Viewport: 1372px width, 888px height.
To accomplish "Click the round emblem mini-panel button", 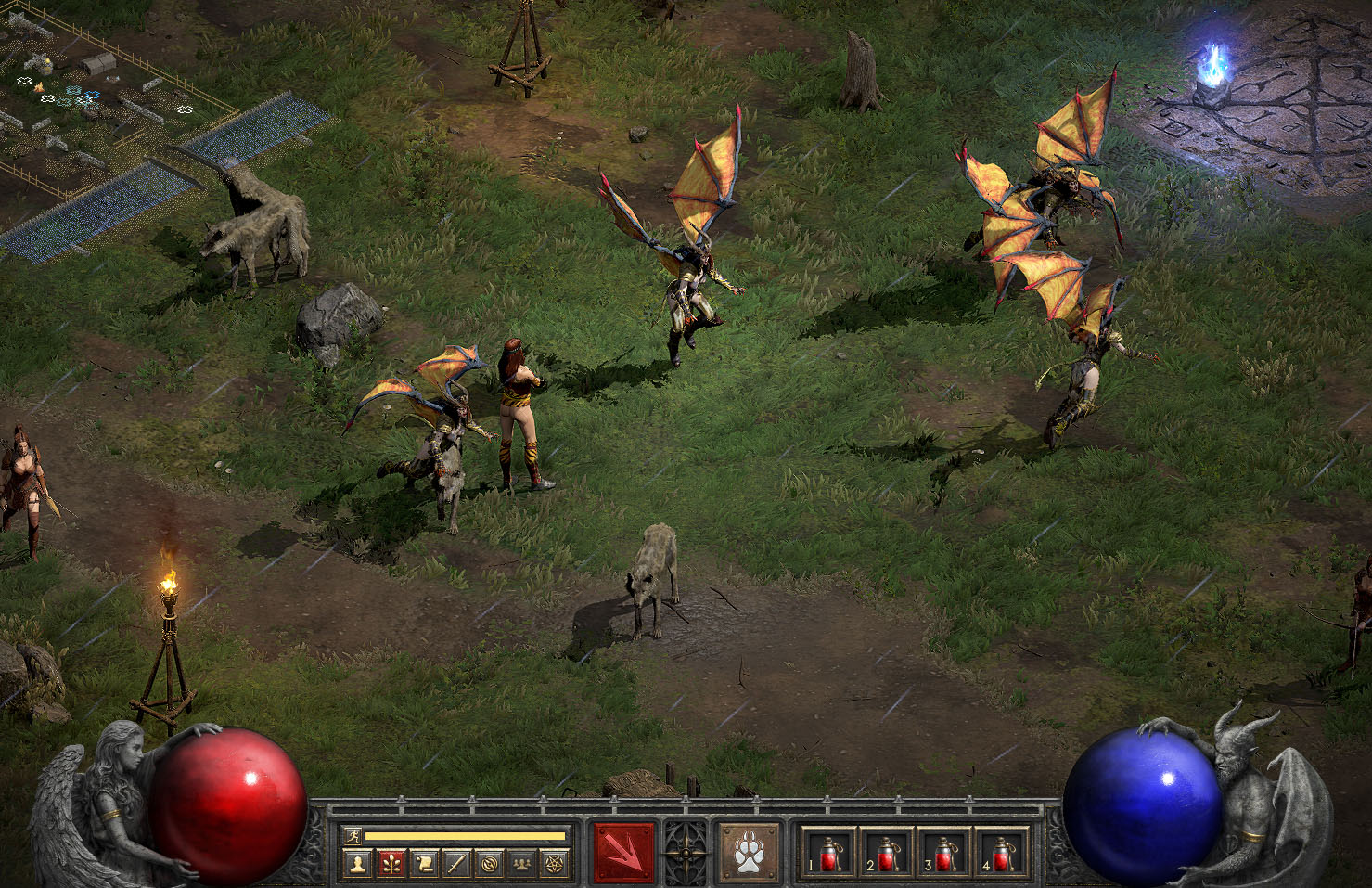I will pos(490,865).
